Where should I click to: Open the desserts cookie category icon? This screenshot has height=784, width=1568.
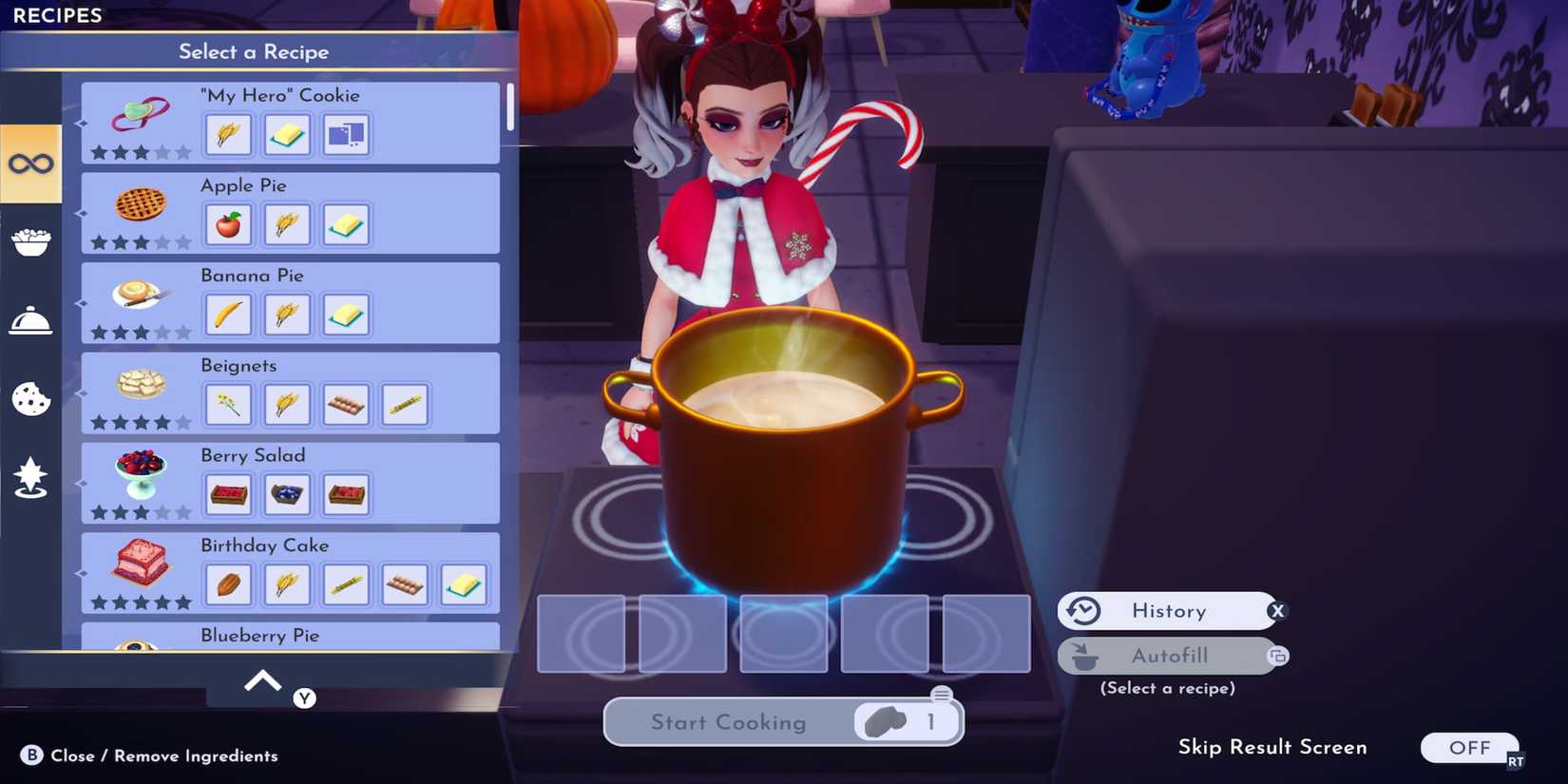click(x=30, y=399)
